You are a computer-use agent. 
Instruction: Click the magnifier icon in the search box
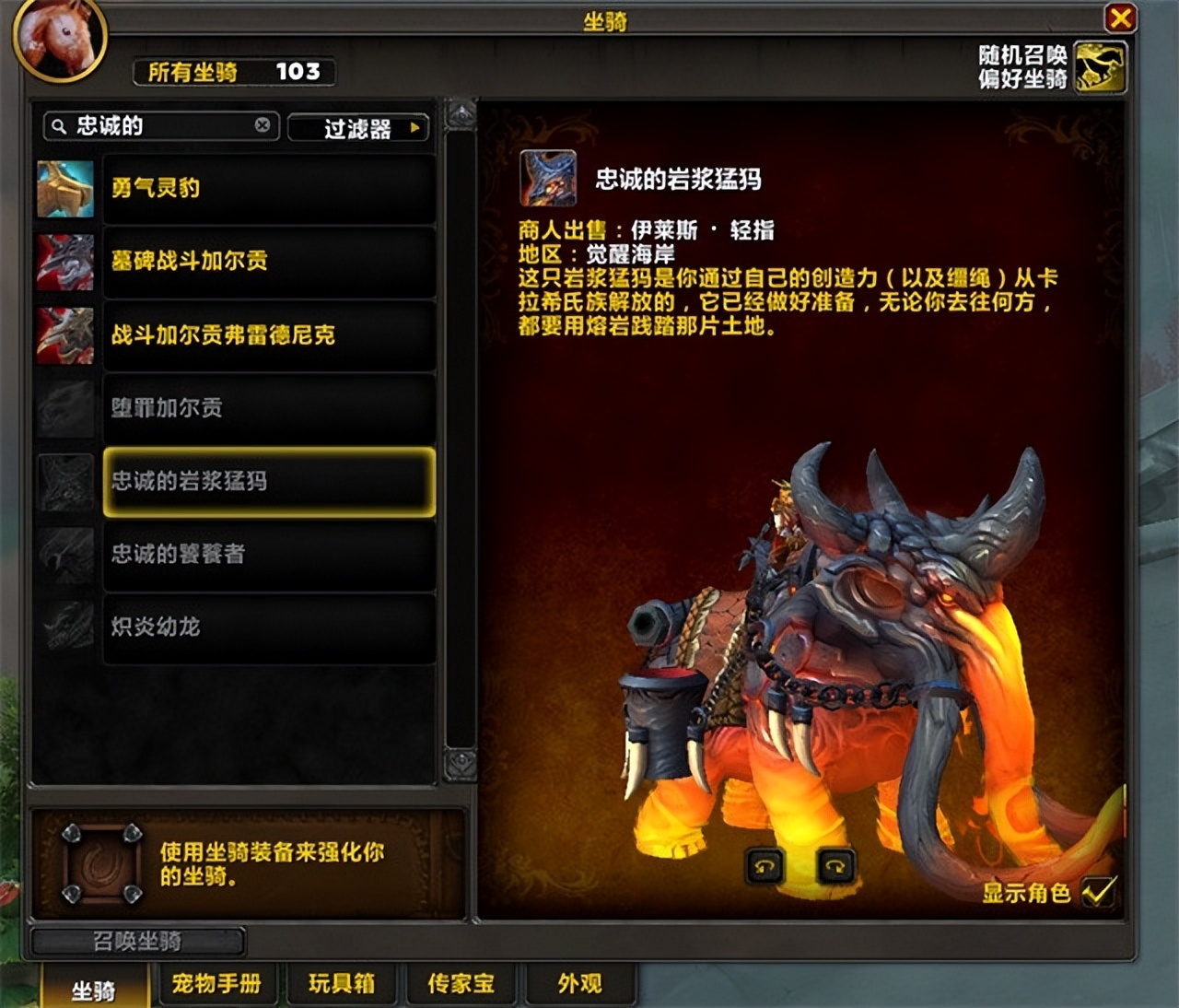click(x=58, y=126)
